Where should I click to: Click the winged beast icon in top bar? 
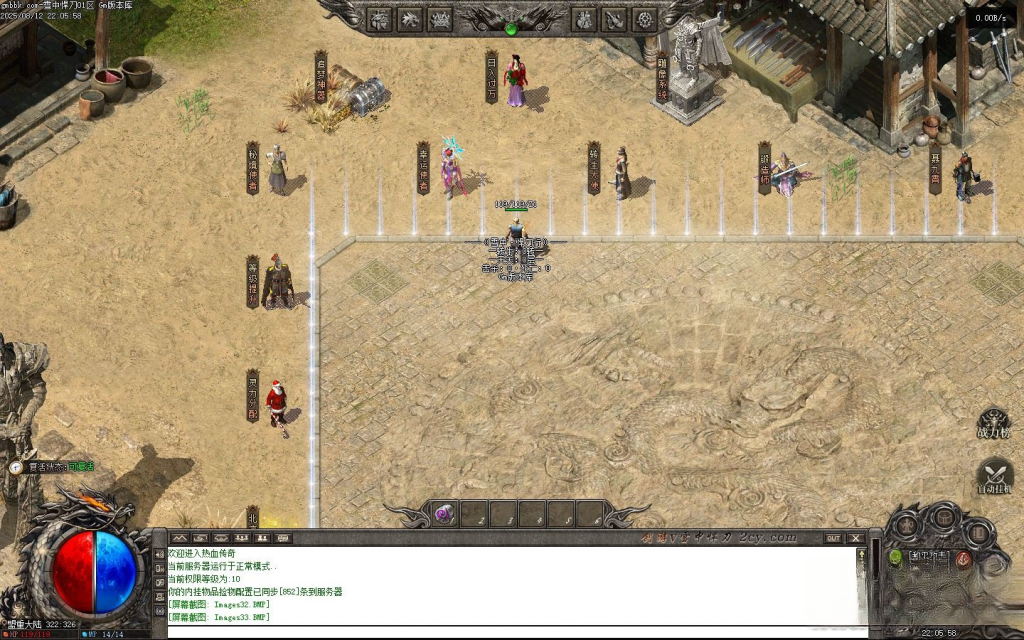click(x=410, y=19)
